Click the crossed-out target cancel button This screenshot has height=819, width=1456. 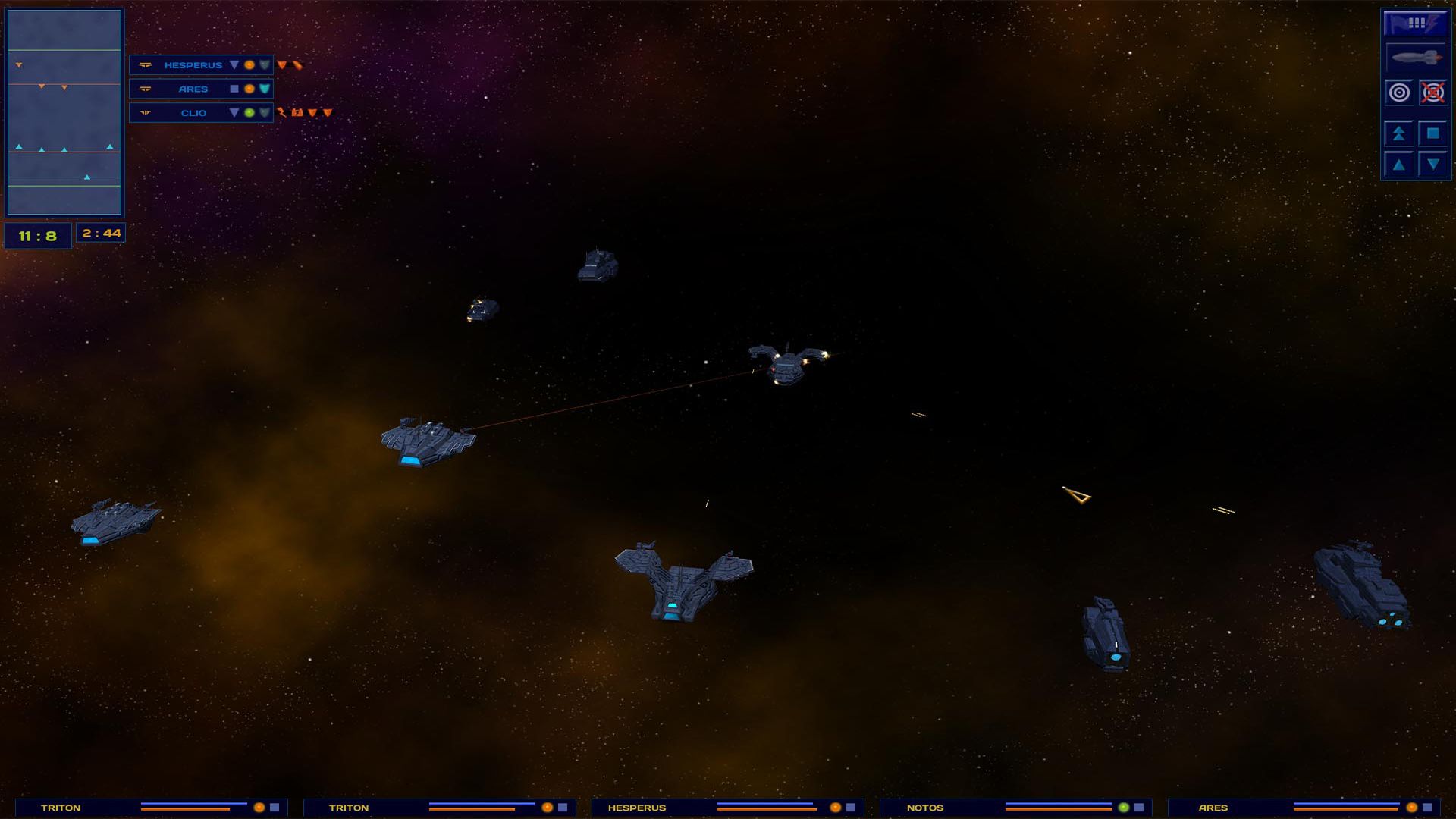[1432, 93]
